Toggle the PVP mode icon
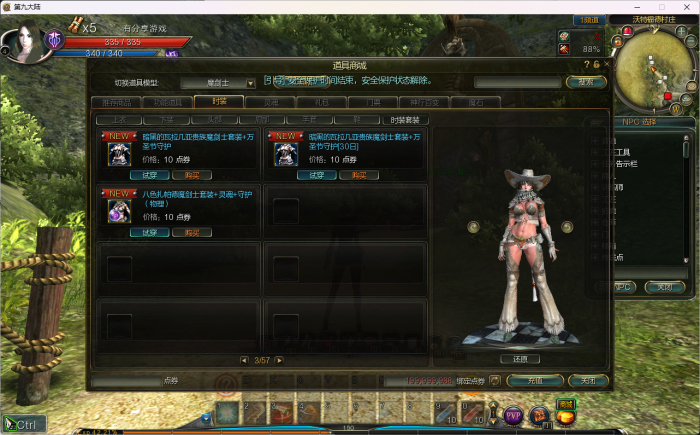 click(514, 413)
